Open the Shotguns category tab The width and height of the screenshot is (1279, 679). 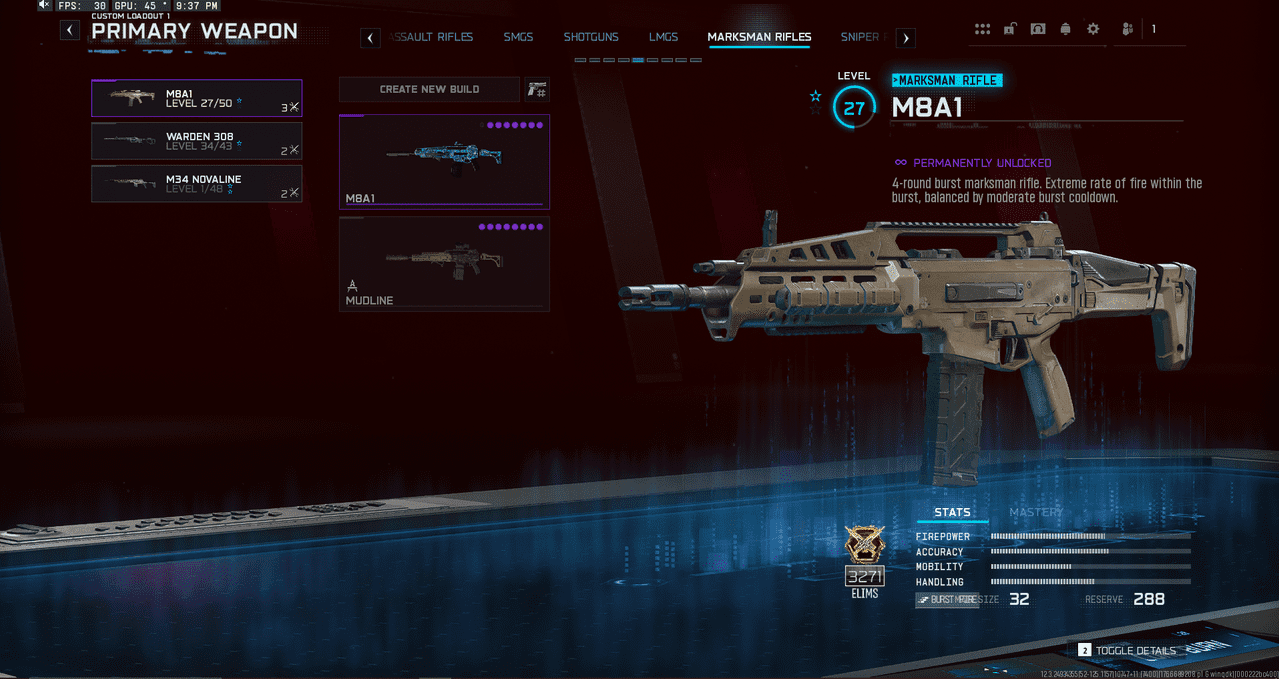tap(590, 38)
